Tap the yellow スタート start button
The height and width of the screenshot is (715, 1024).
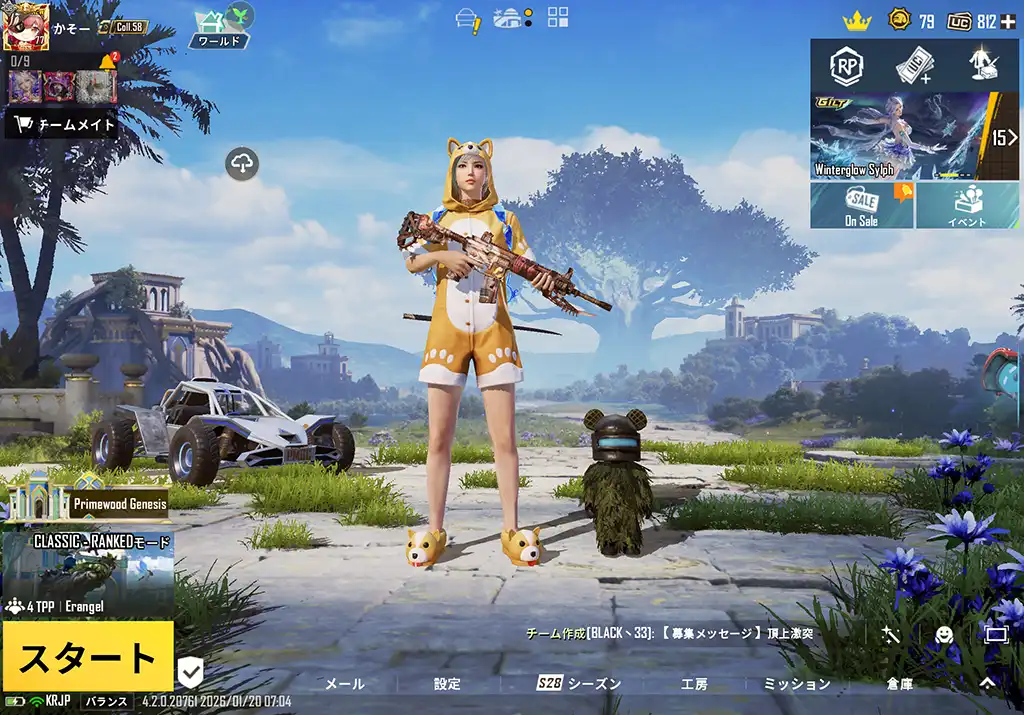pyautogui.click(x=87, y=657)
